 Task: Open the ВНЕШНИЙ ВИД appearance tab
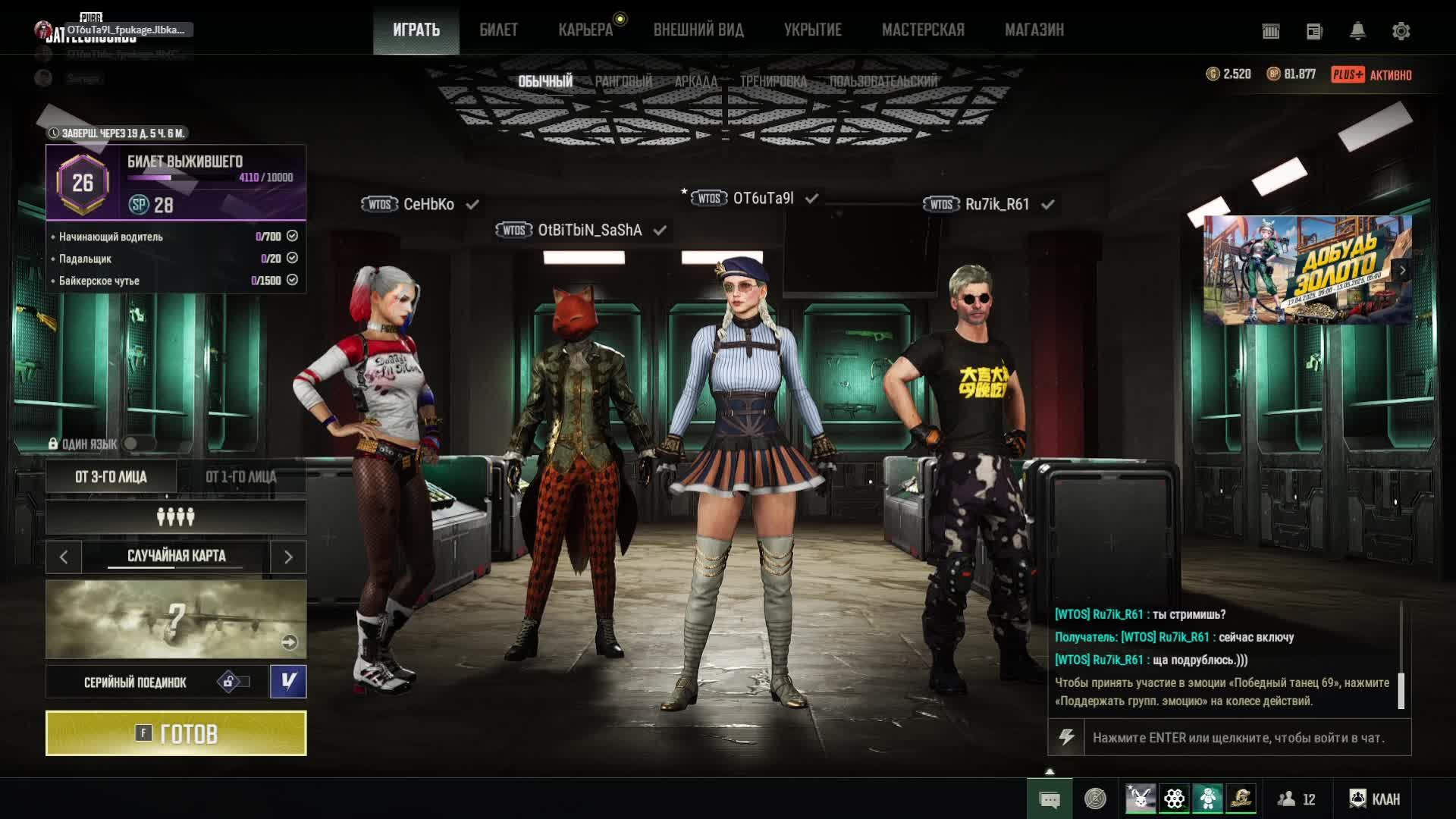coord(698,30)
